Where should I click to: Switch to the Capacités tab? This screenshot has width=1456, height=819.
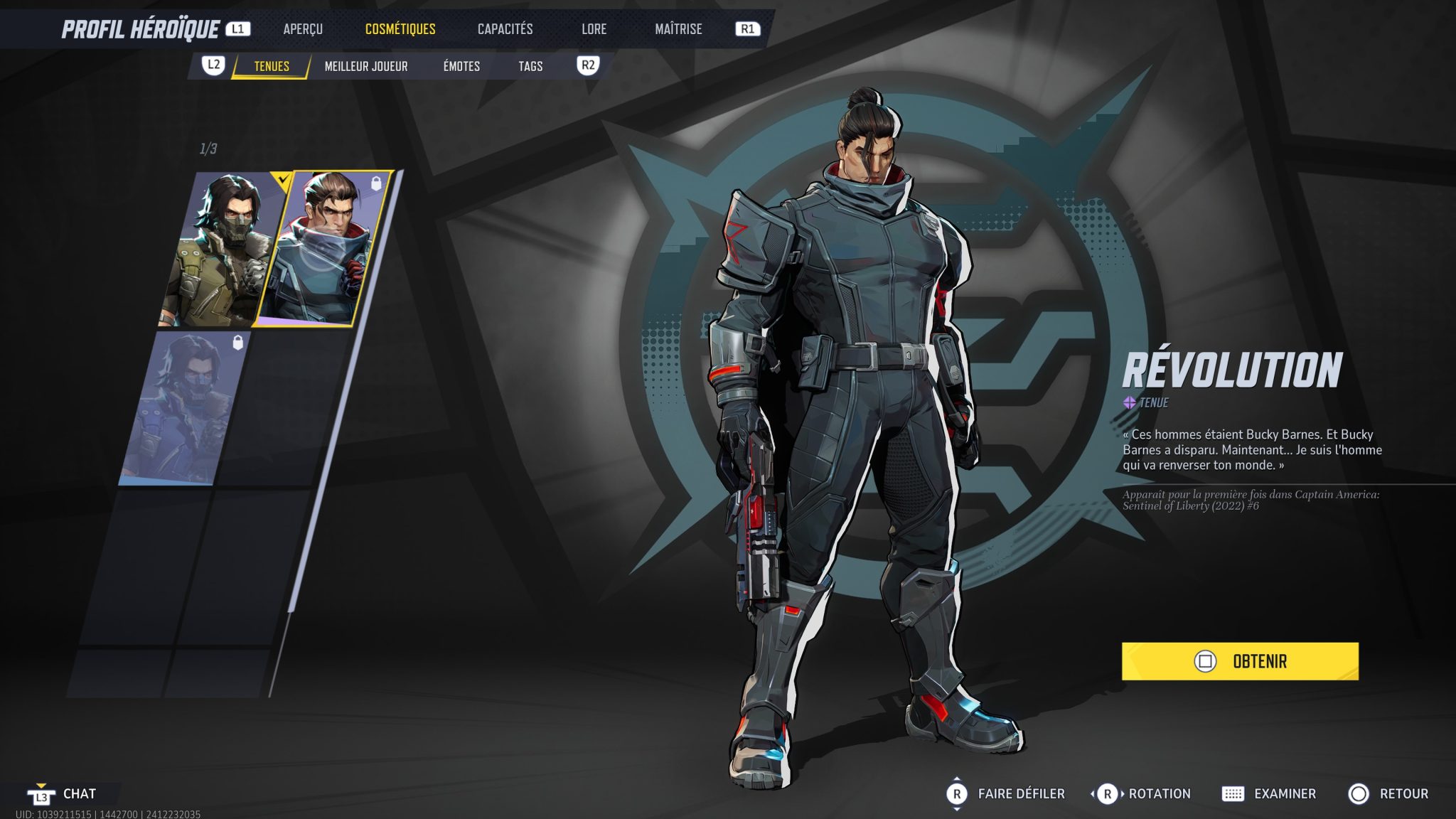click(x=505, y=29)
